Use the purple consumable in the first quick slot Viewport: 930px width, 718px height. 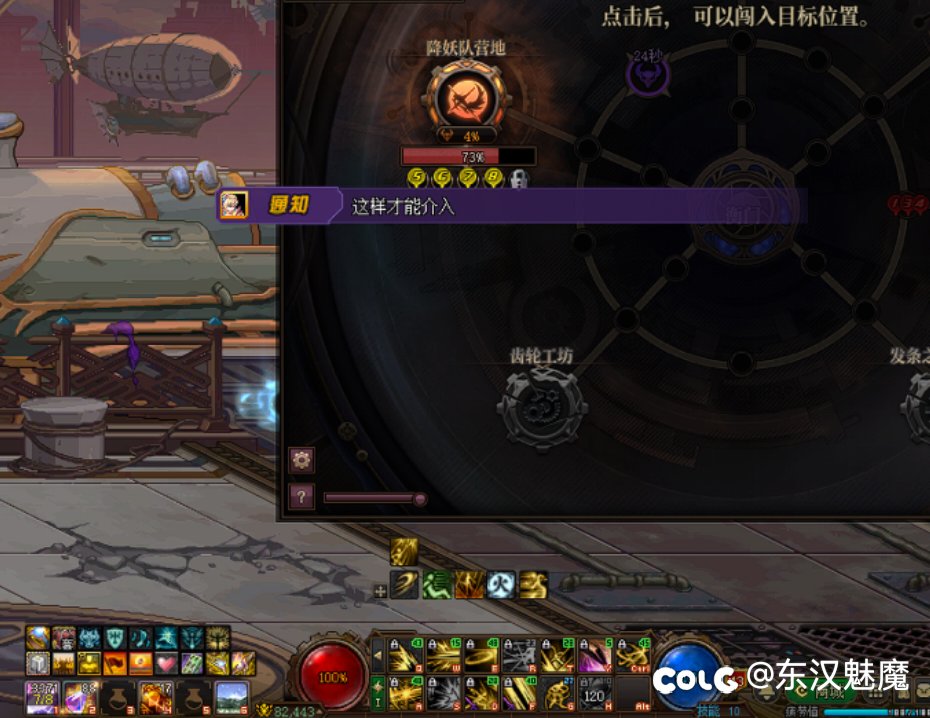point(41,695)
